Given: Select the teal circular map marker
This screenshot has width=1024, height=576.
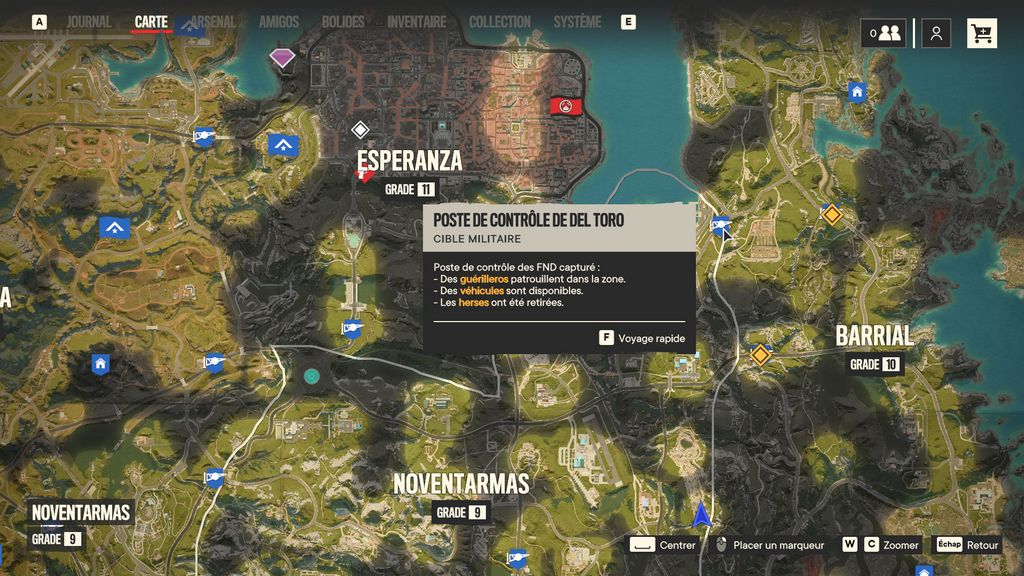Looking at the screenshot, I should point(312,376).
